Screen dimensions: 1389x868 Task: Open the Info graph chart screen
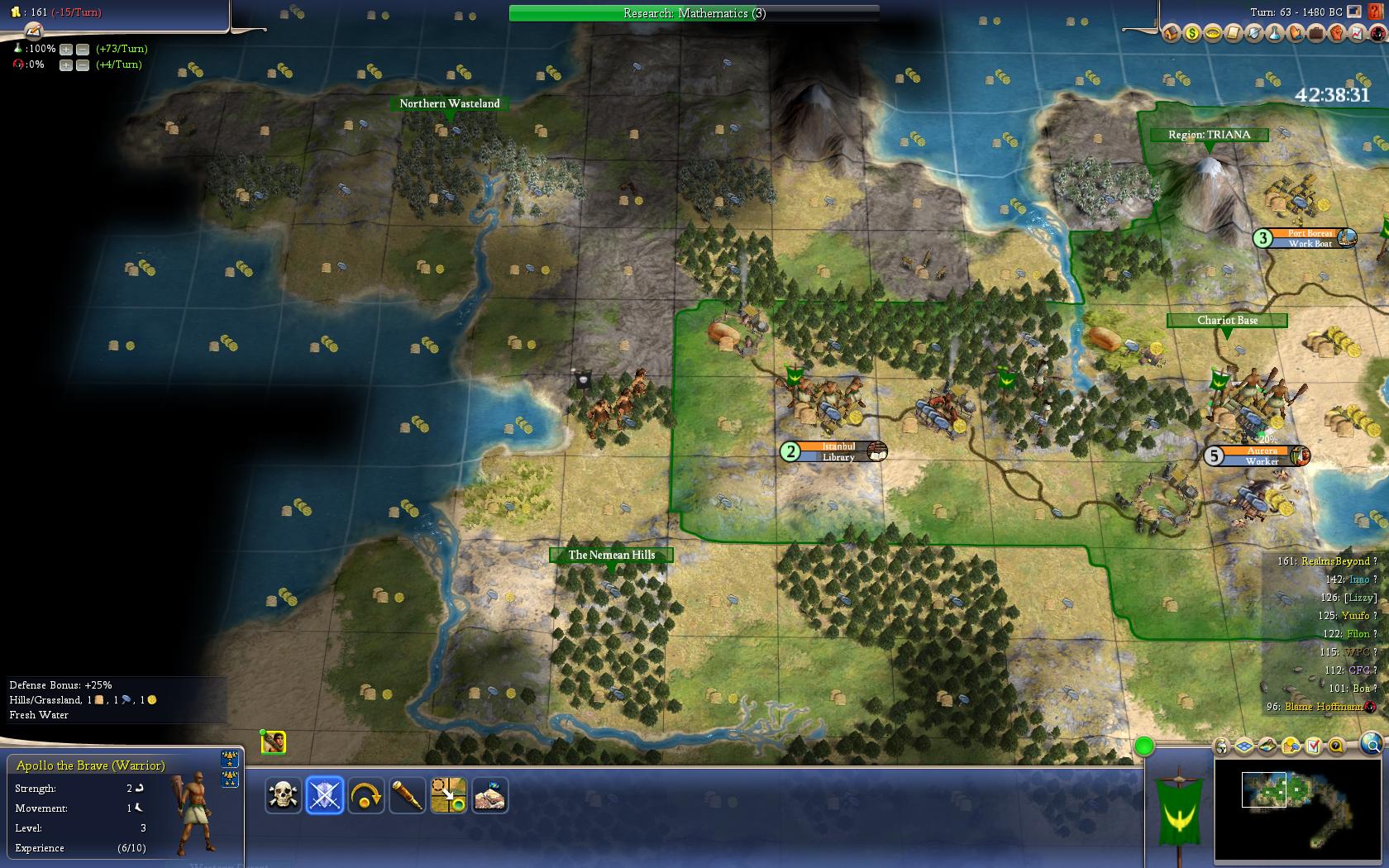[x=1357, y=34]
